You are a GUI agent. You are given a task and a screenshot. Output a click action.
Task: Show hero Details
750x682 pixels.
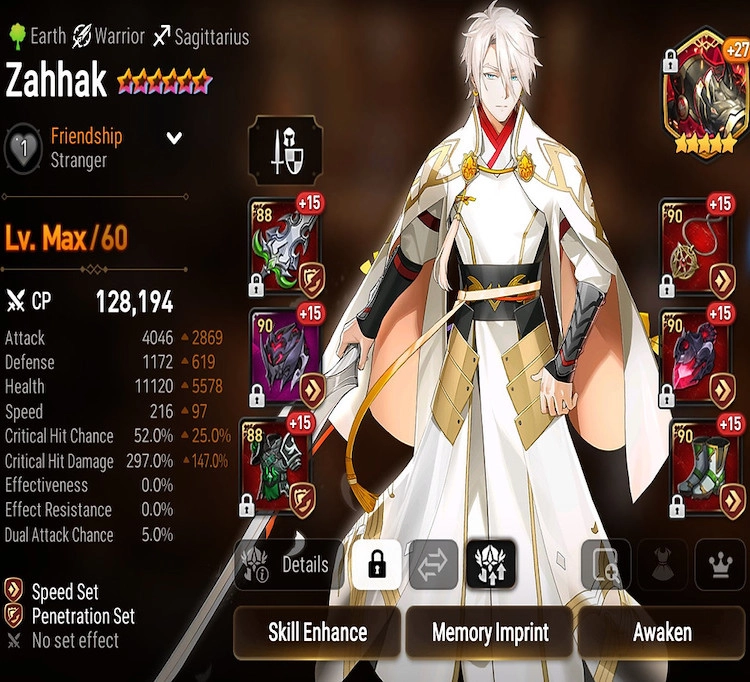pos(289,565)
